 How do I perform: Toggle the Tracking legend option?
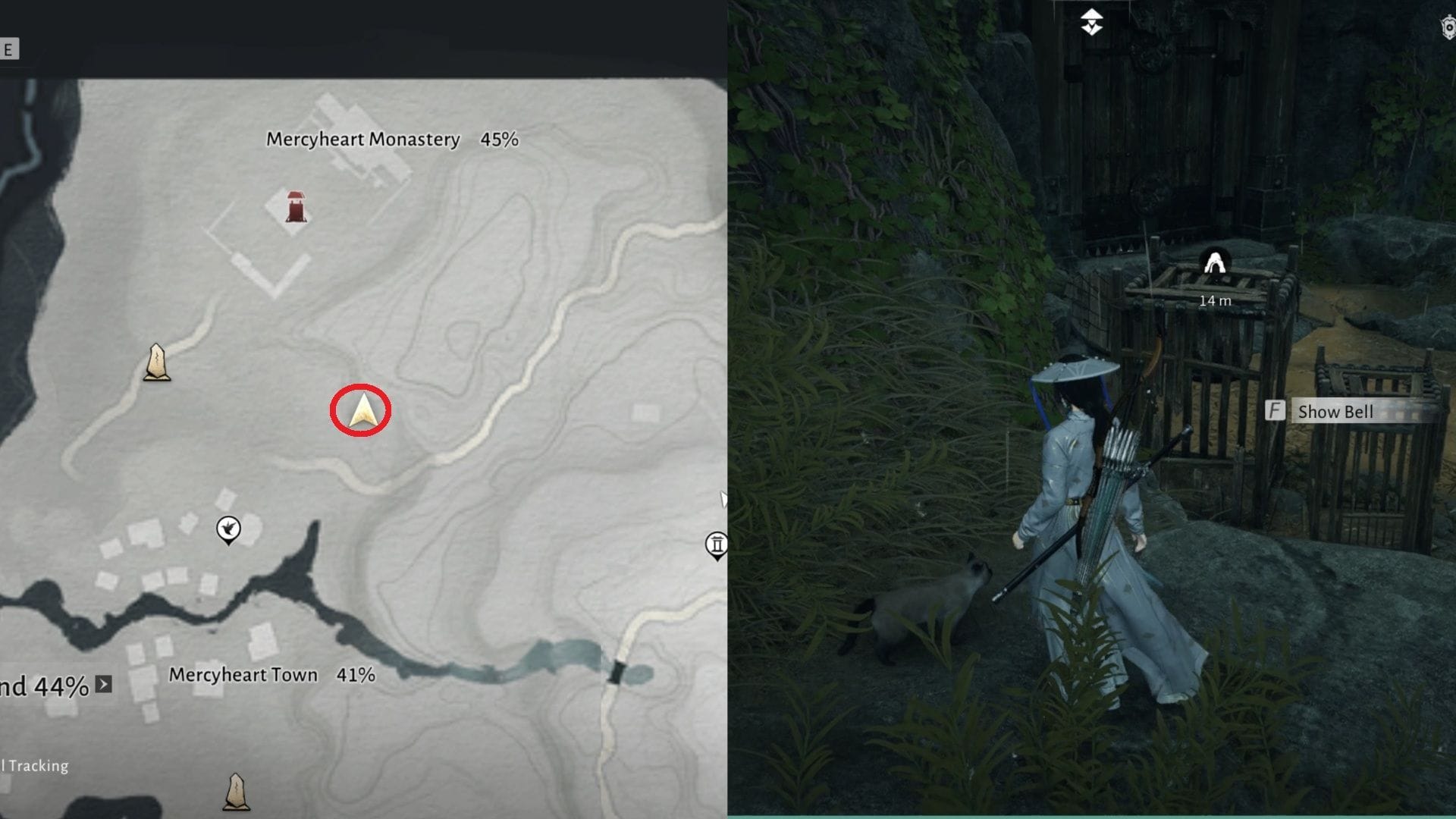click(33, 765)
